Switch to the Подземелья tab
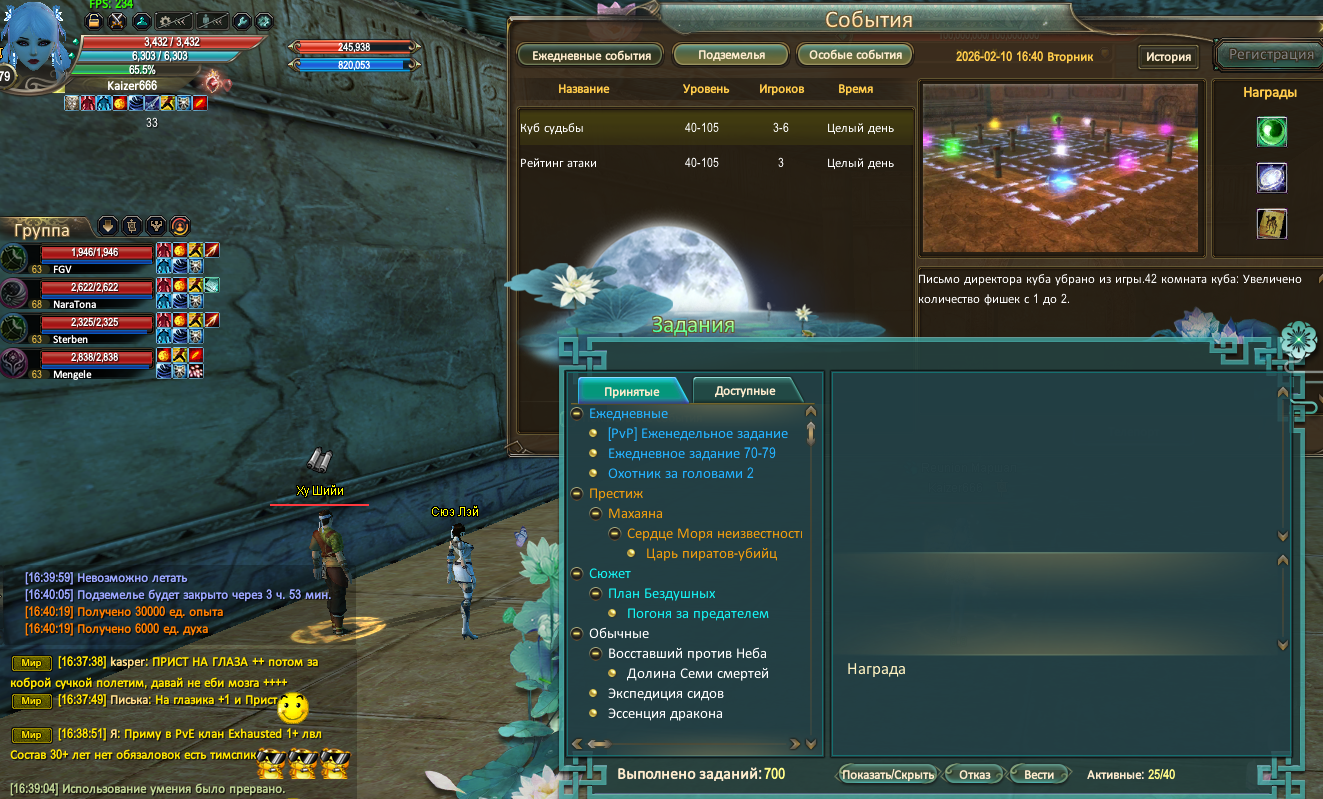Image resolution: width=1323 pixels, height=799 pixels. (x=732, y=55)
